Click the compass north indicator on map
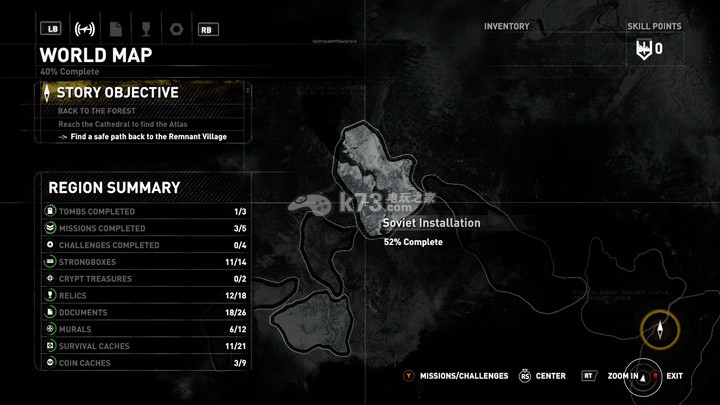This screenshot has height=405, width=720. (x=659, y=328)
